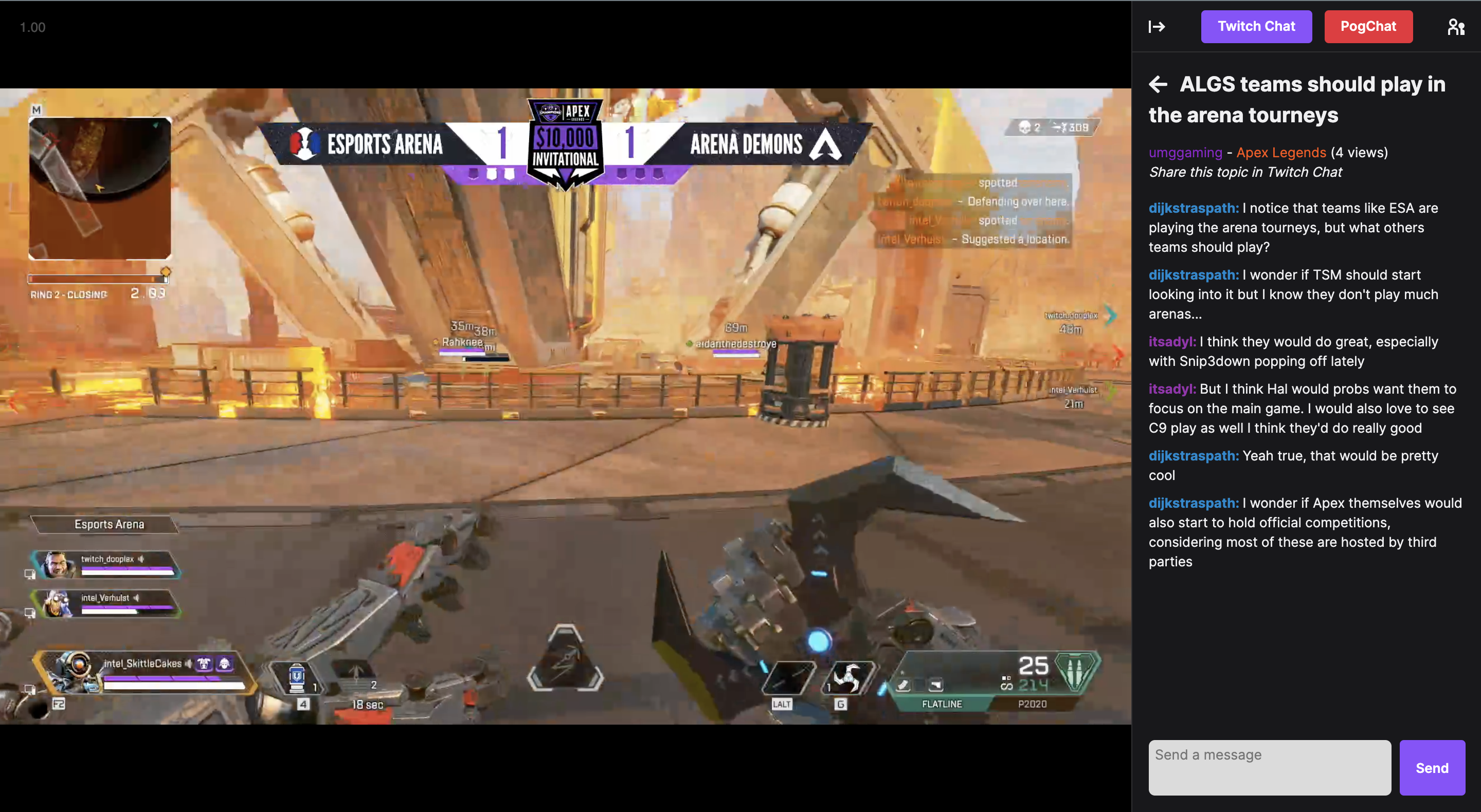The height and width of the screenshot is (812, 1481).
Task: Open the chat users list icon
Action: coord(1456,26)
